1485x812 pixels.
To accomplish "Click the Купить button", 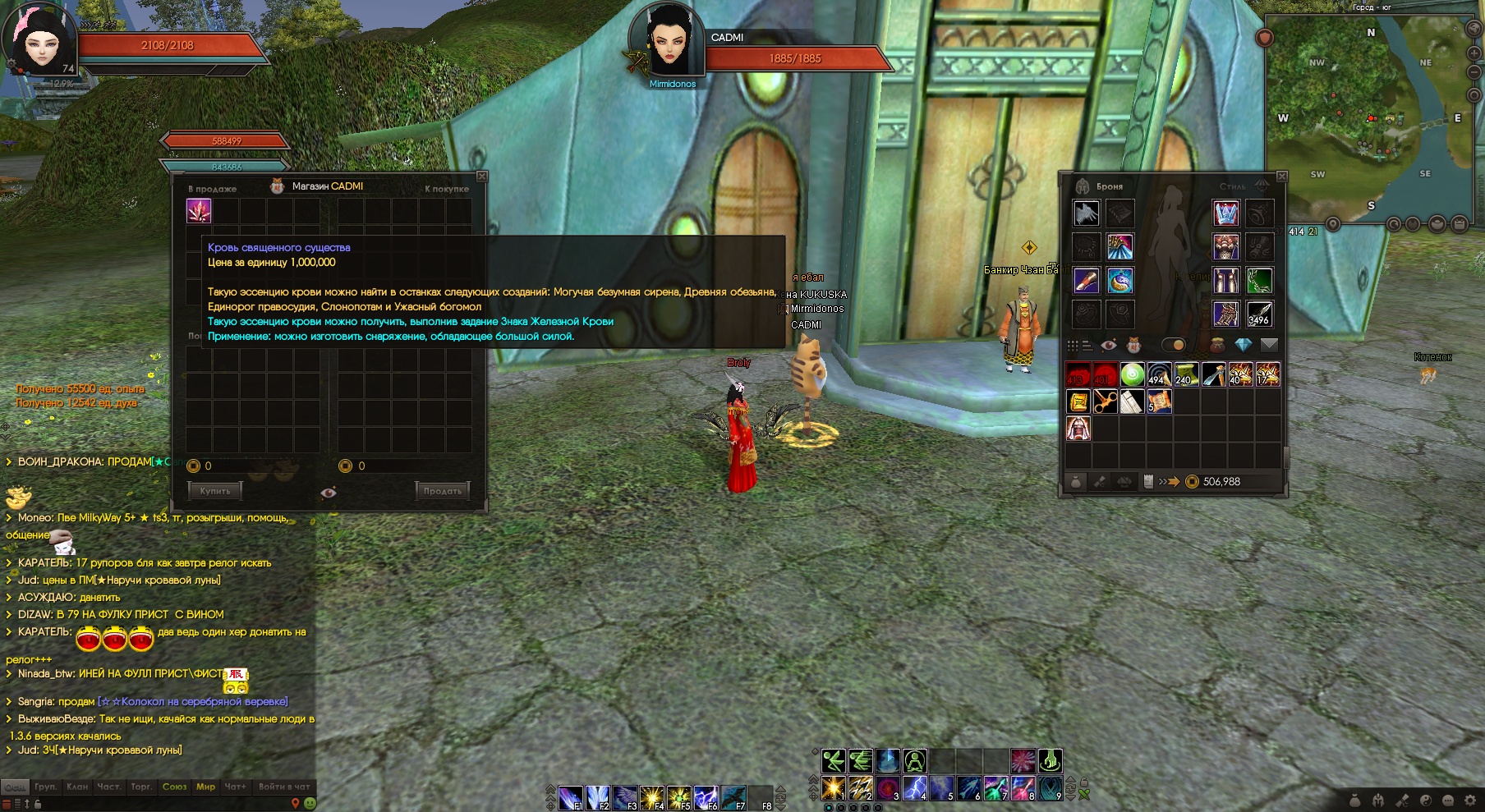I will 215,491.
